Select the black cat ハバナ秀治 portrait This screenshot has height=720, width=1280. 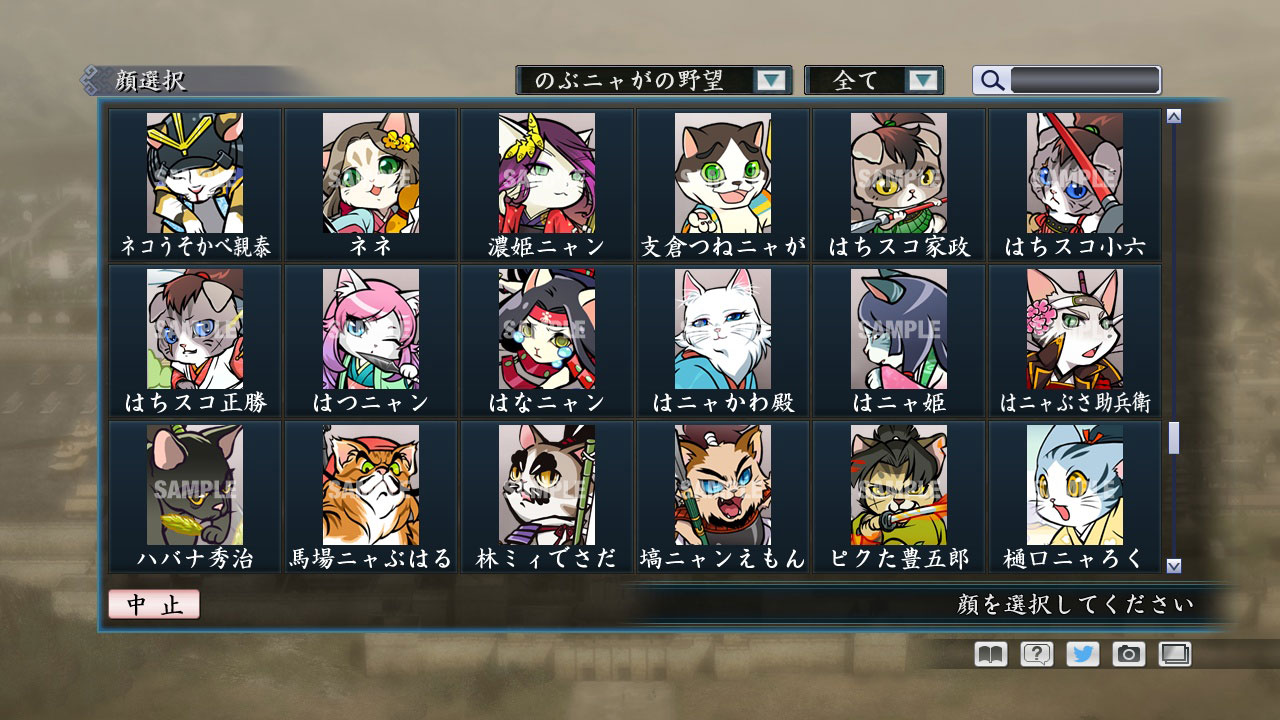click(192, 487)
